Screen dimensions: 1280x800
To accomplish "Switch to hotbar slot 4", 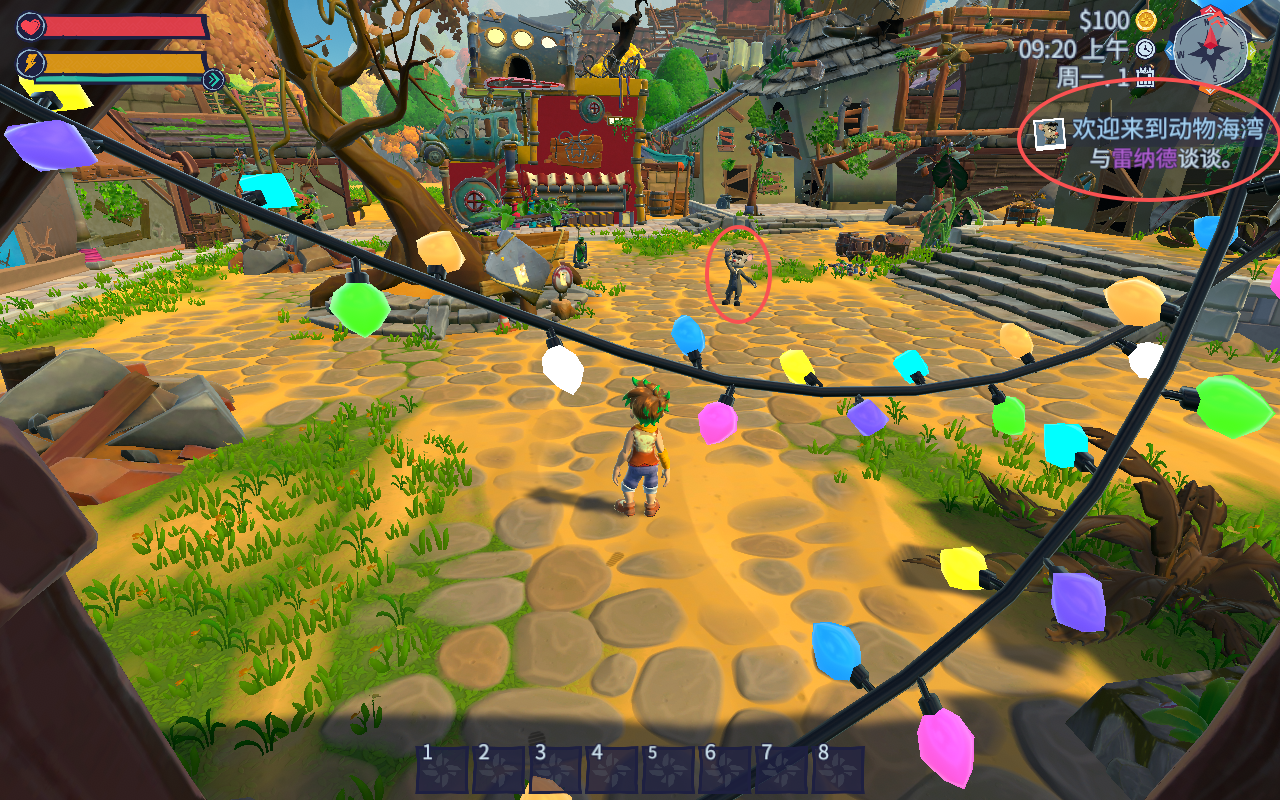I will [611, 770].
